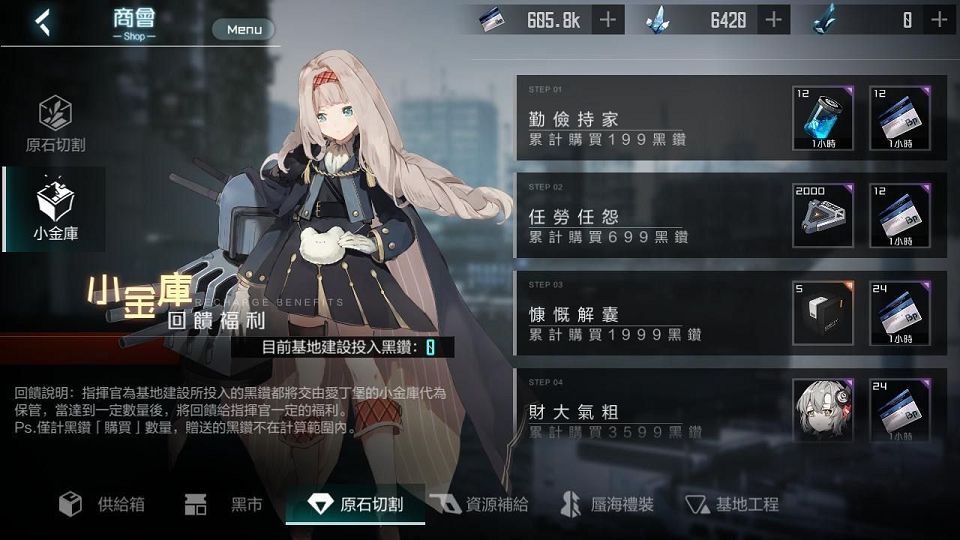Add more 605.8k currency with plus

(x=608, y=19)
